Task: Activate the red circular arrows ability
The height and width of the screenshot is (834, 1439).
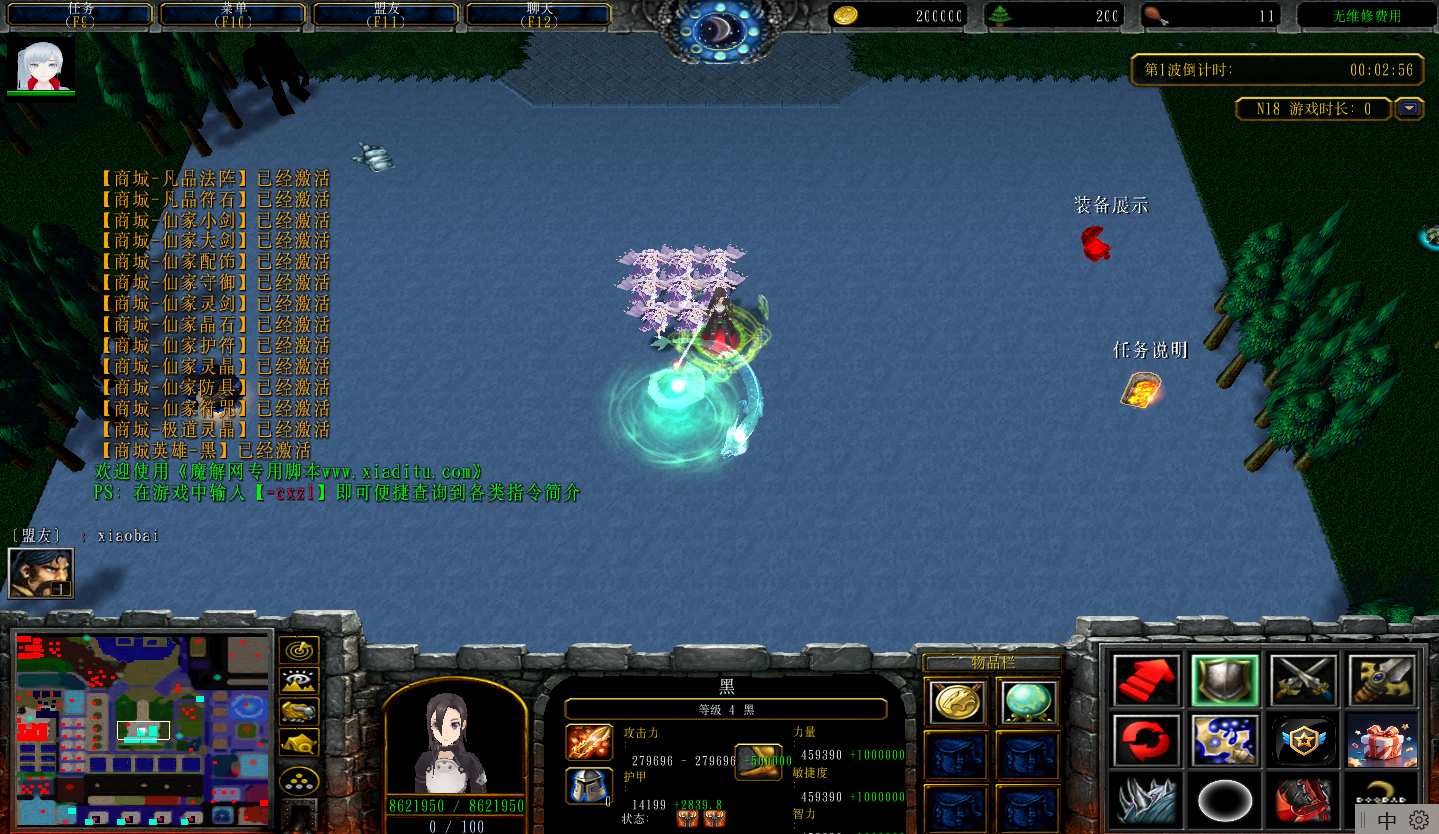Action: pos(1146,740)
